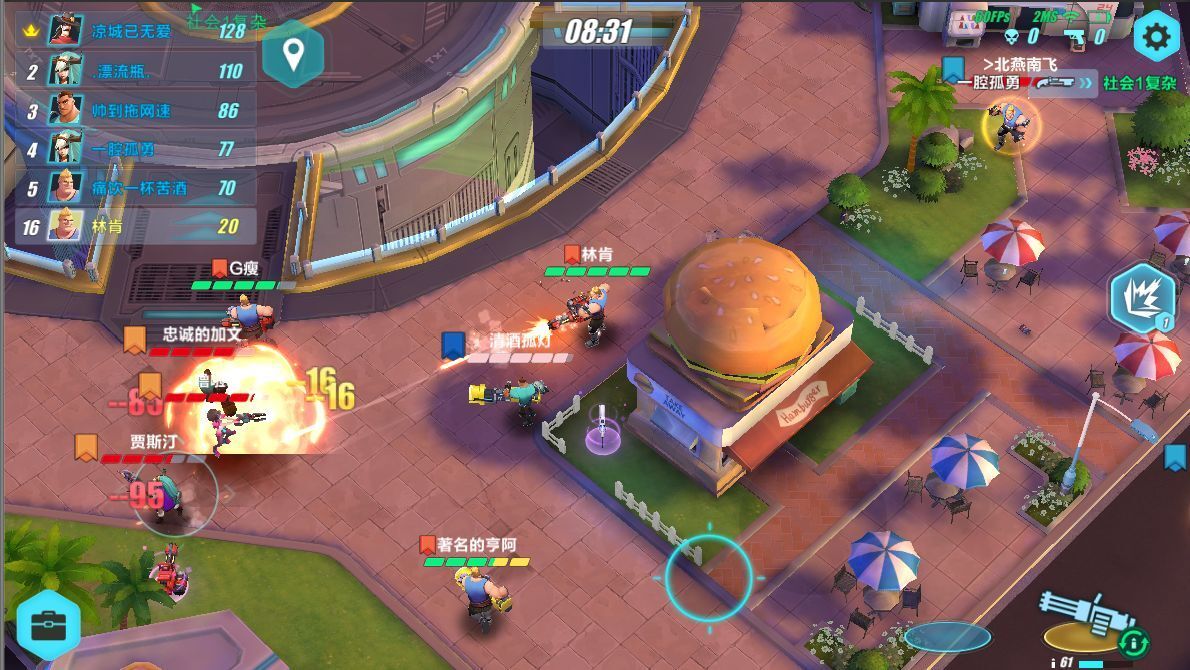The height and width of the screenshot is (670, 1190).
Task: Tap the green reload ammo button
Action: tap(1135, 640)
